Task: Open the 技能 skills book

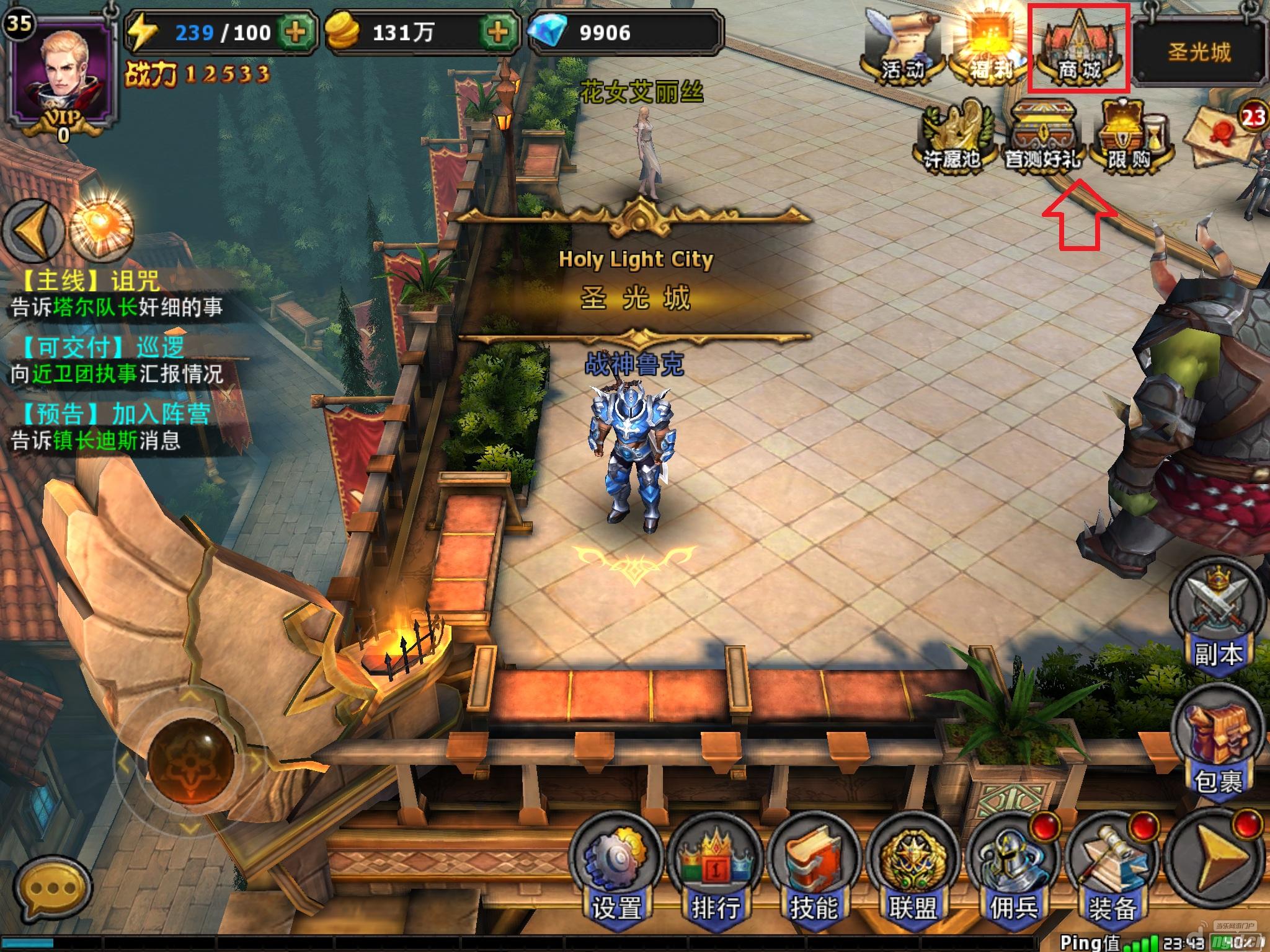Action: coord(814,868)
